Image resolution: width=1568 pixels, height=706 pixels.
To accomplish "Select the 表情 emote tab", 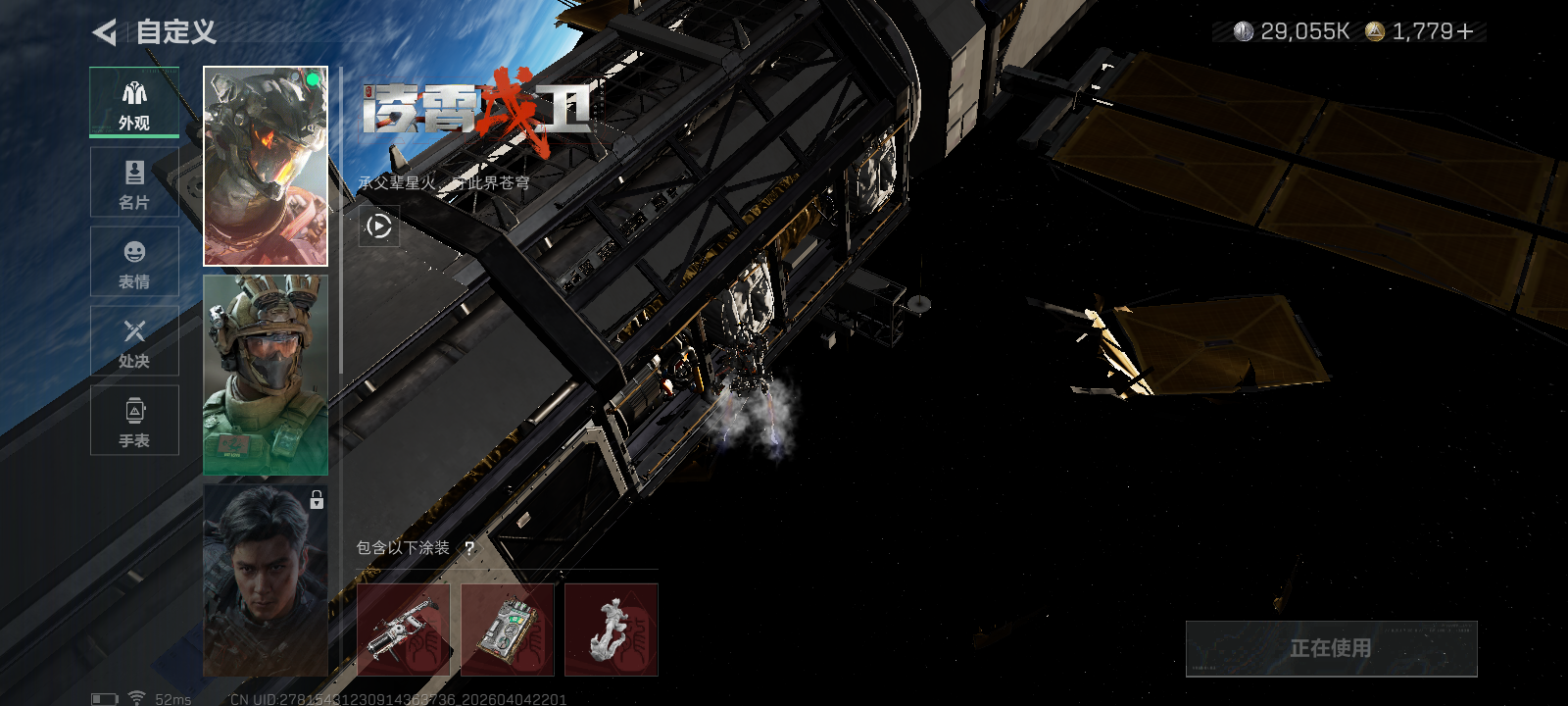I will 134,262.
